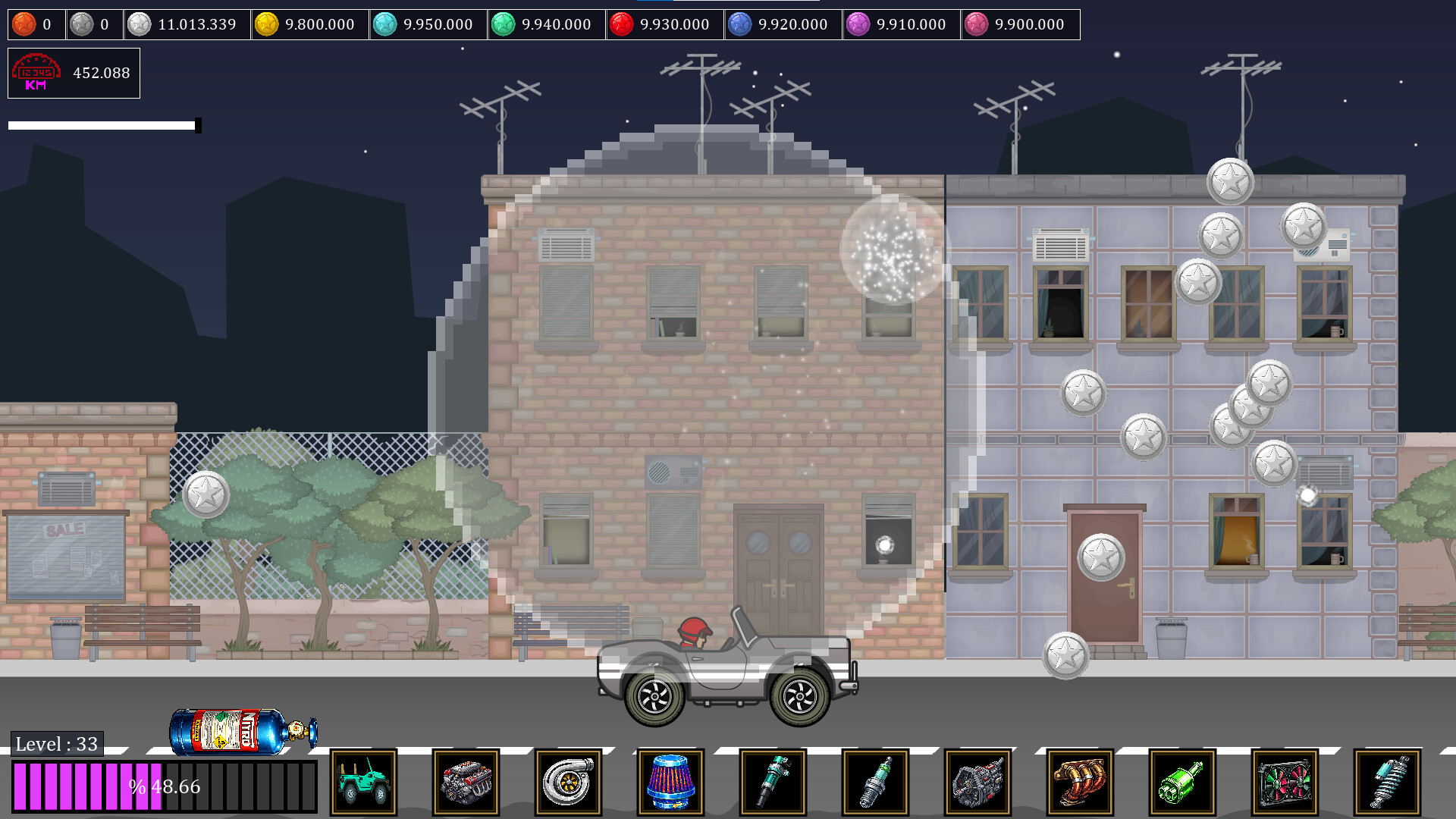Screen dimensions: 1456x819
Task: Click the pink coin balance 9.900.000
Action: [1020, 24]
